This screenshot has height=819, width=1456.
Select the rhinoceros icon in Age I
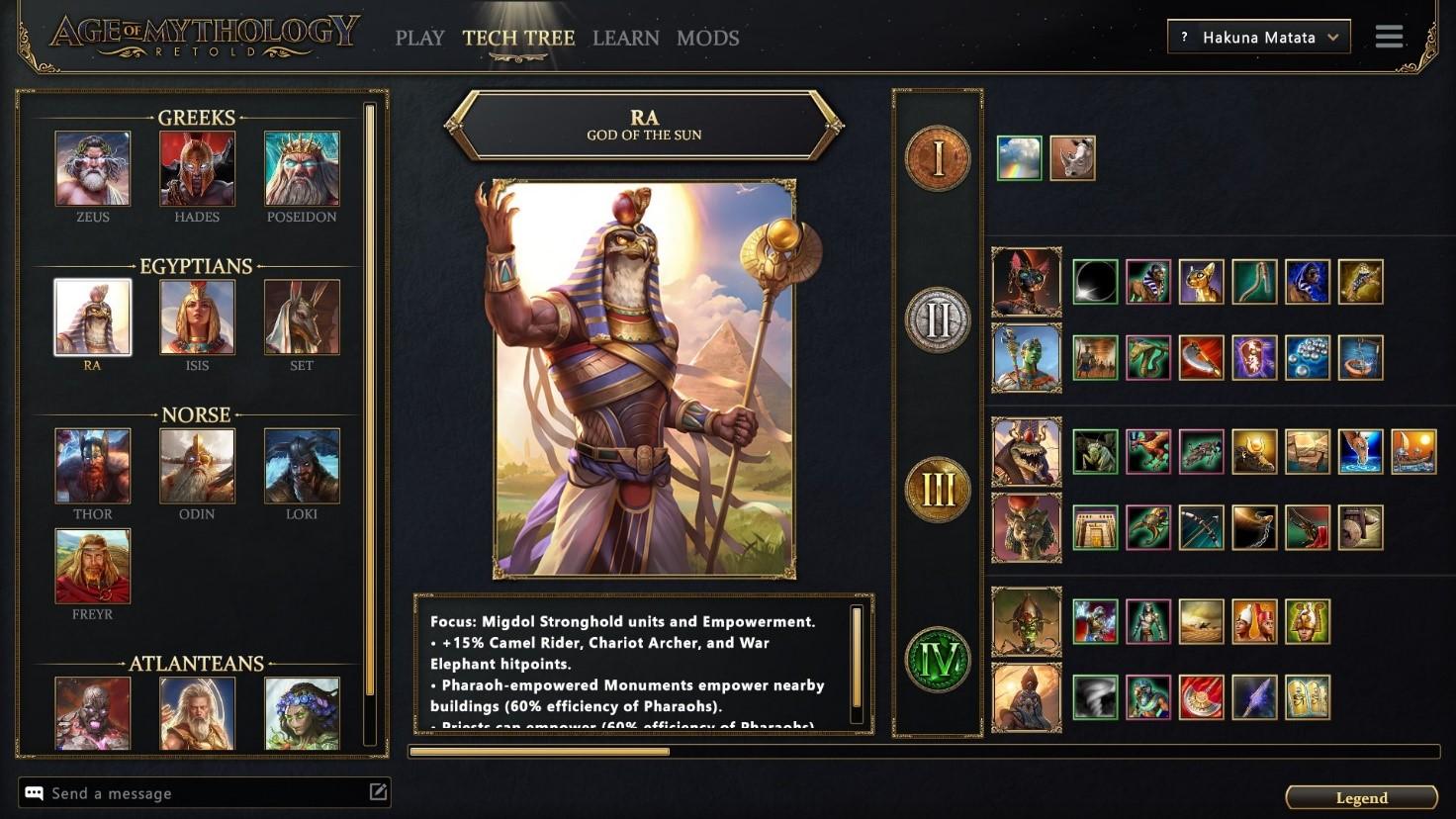tap(1072, 158)
